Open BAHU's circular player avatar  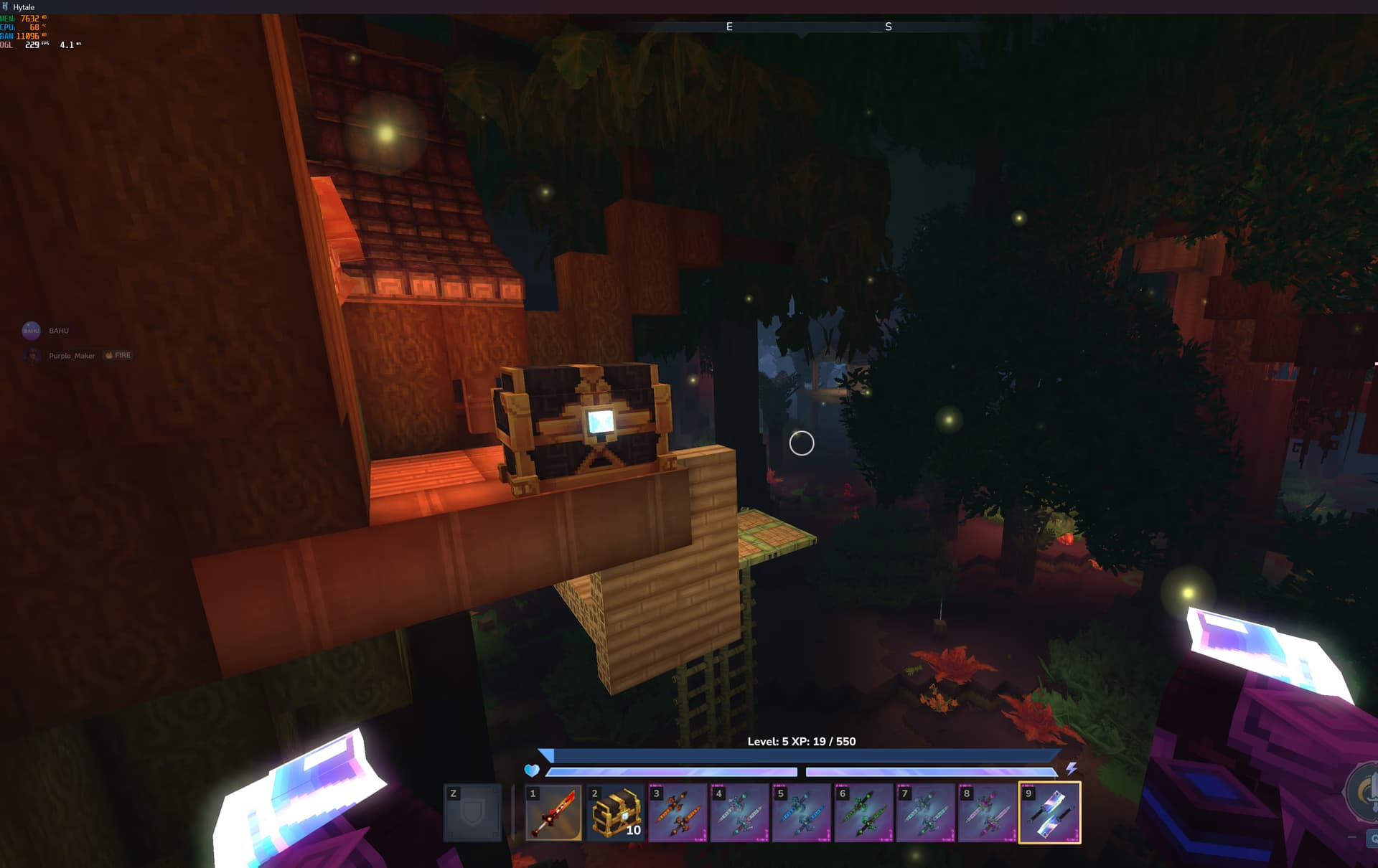coord(32,331)
